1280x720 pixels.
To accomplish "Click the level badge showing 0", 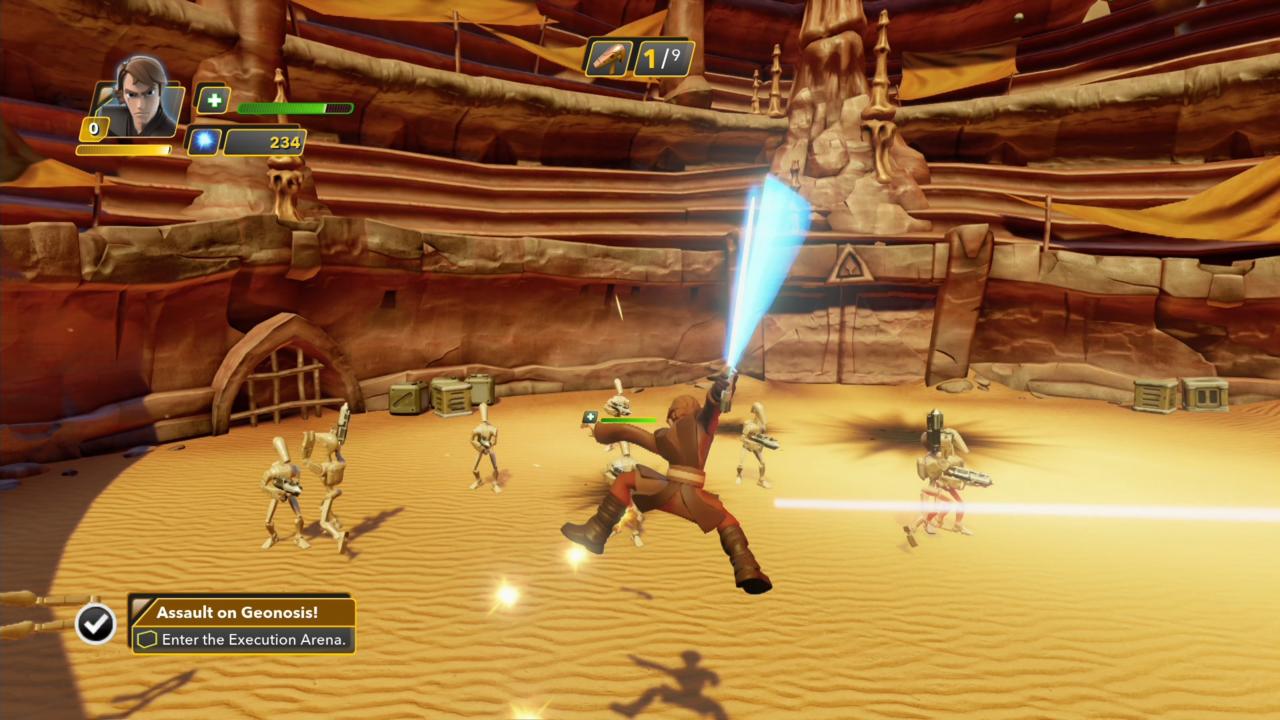I will [93, 128].
